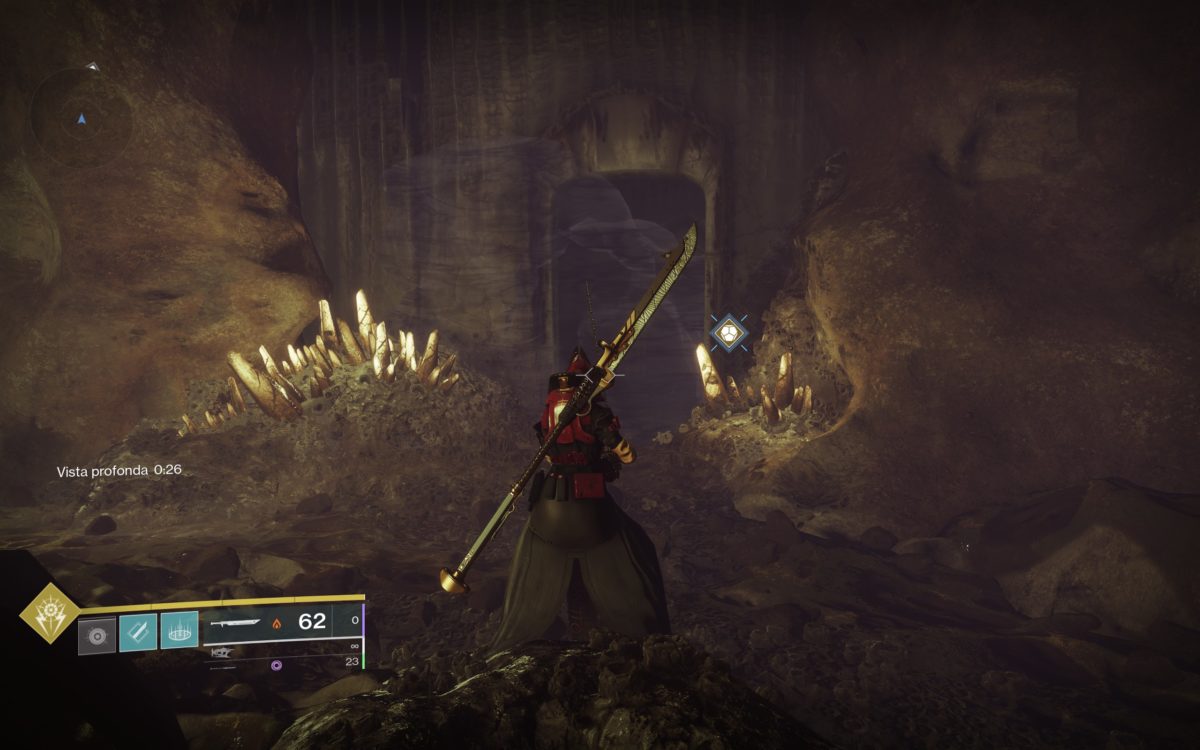Use the teal melee ability icon
Screen dimensions: 1200x750
click(138, 632)
